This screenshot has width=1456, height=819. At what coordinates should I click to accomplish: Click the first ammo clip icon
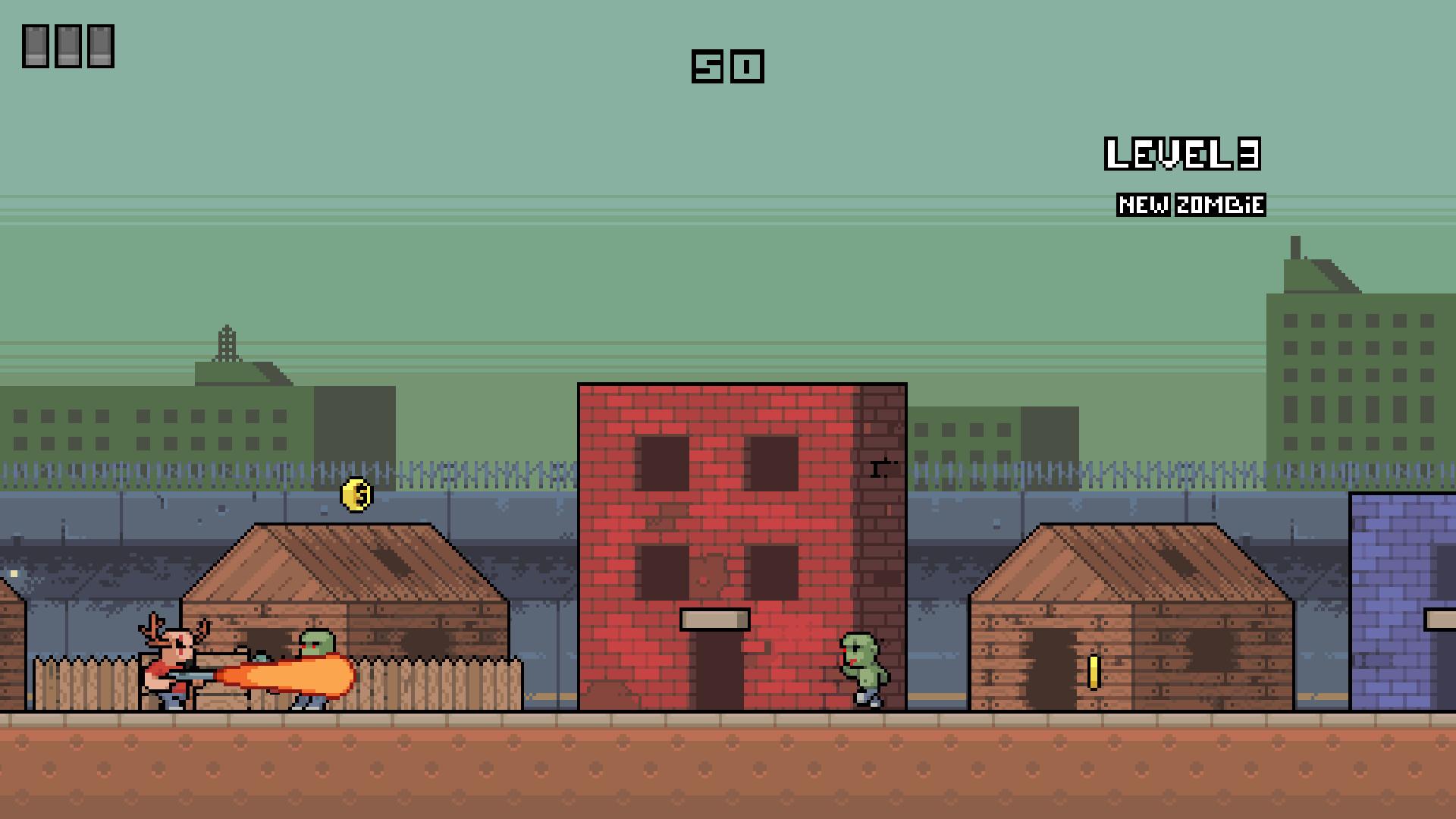36,45
